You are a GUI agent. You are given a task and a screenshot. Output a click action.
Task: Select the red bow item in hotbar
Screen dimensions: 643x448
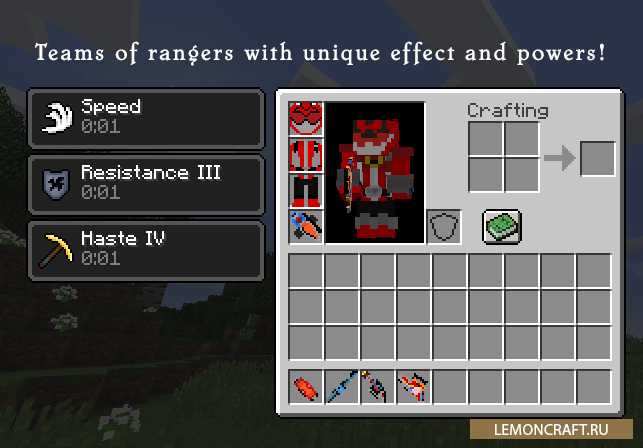377,386
